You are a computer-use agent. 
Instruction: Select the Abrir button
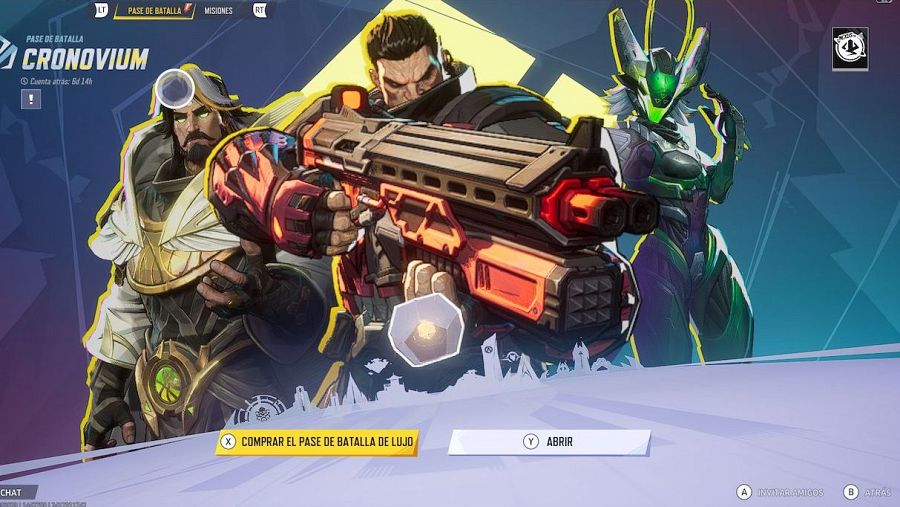click(549, 441)
